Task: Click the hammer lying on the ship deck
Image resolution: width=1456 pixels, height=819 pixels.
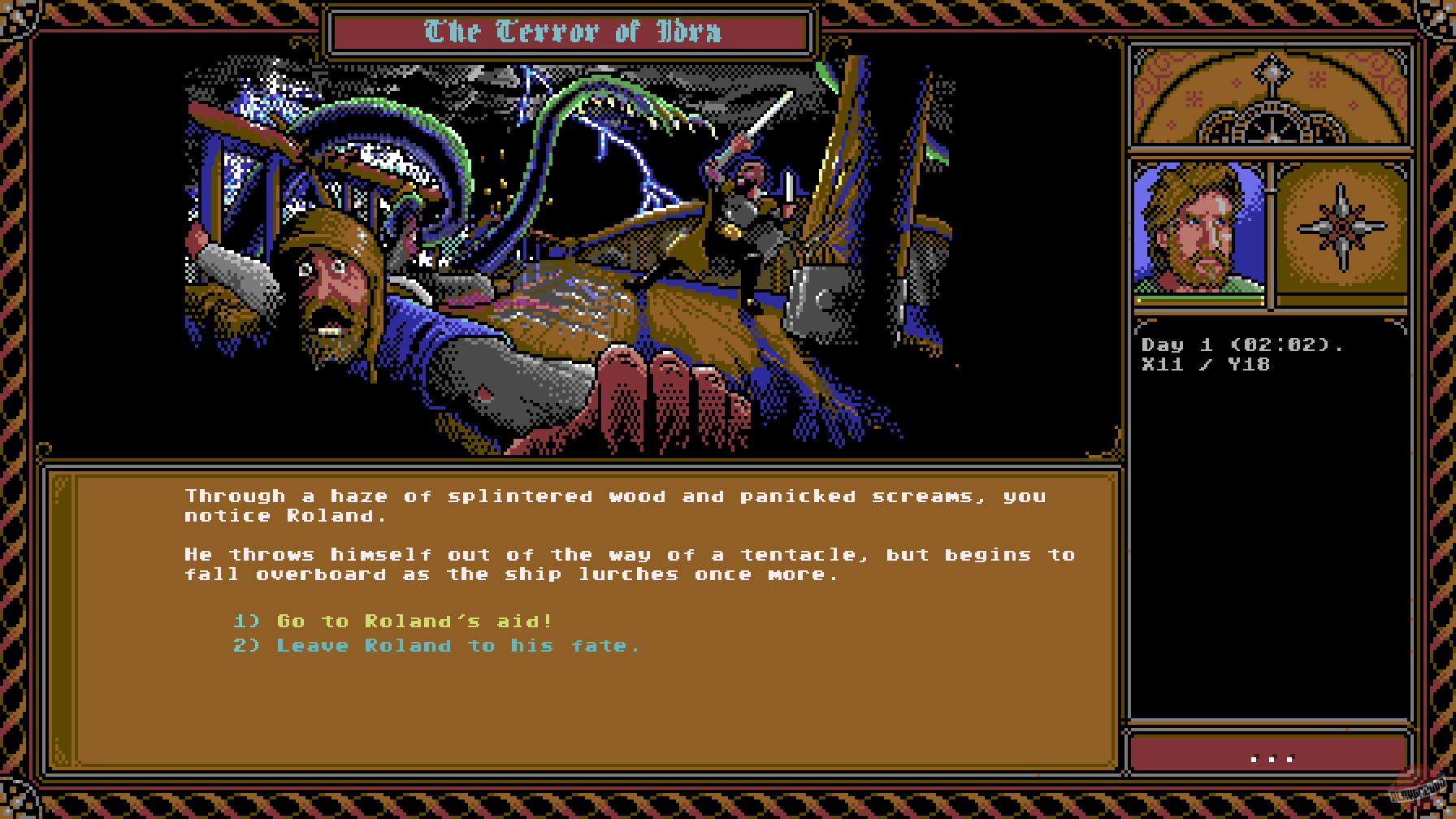Action: click(x=812, y=302)
